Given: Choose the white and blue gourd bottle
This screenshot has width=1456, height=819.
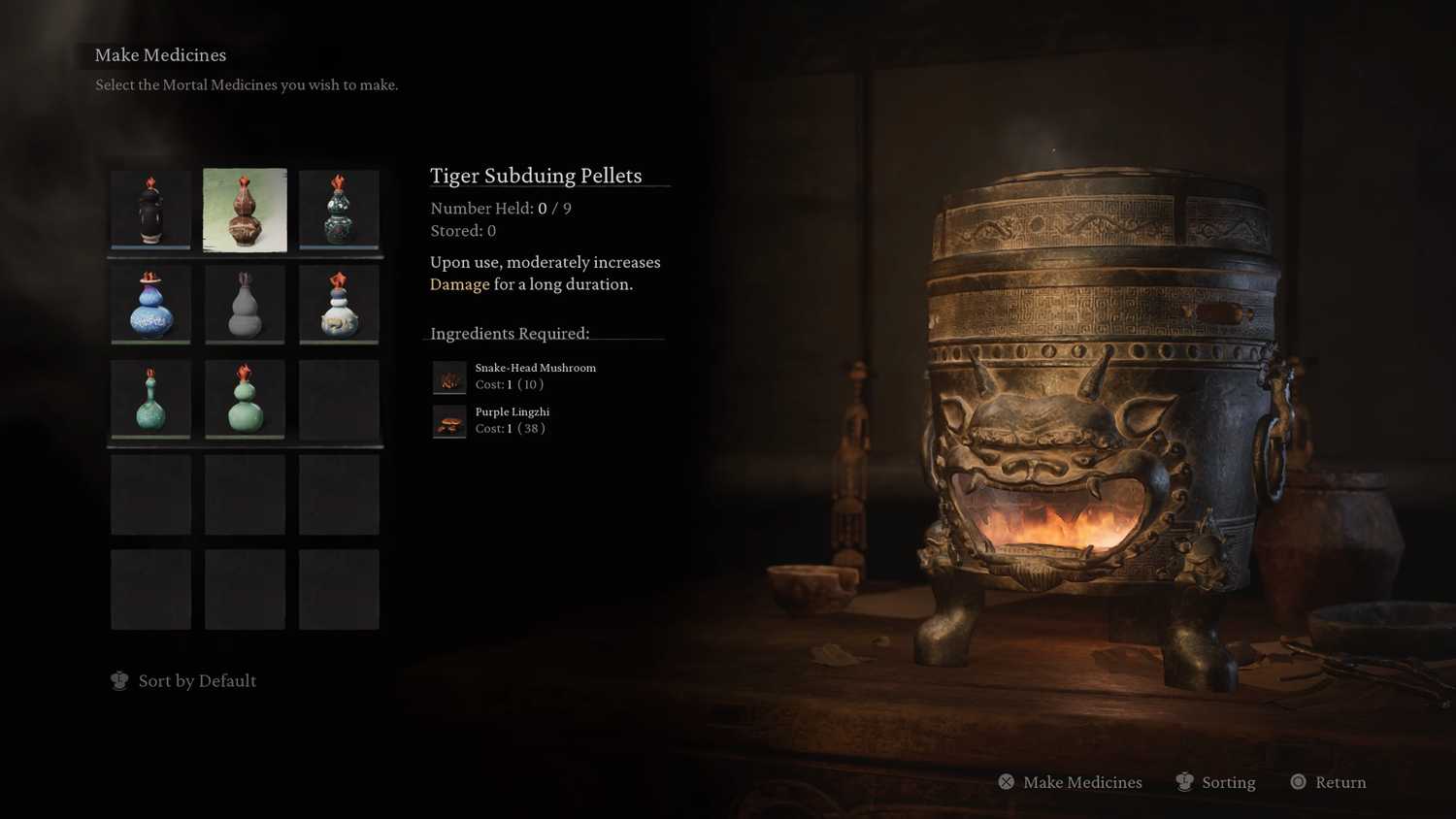Looking at the screenshot, I should 339,305.
